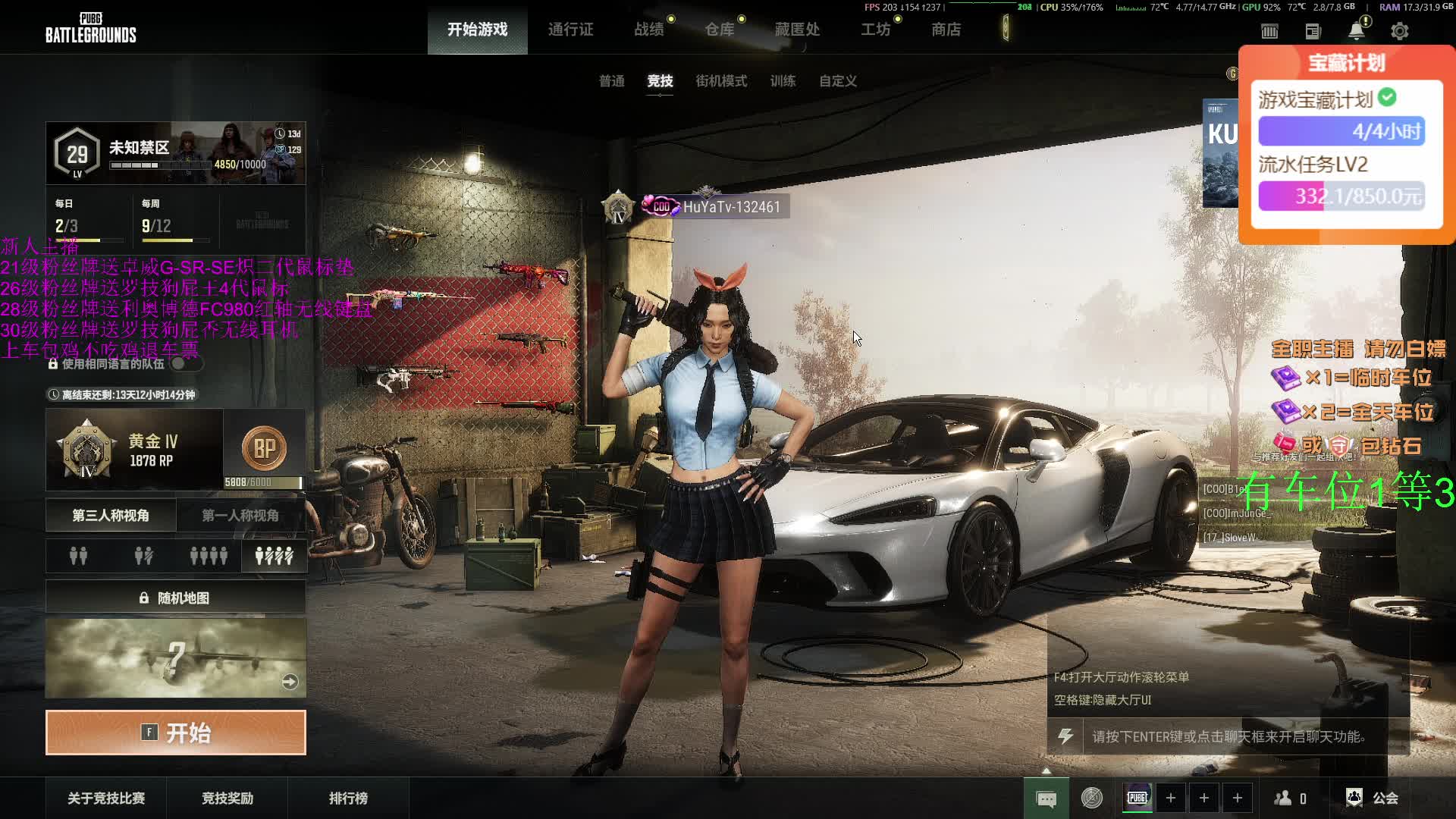
Task: Open the 排行榜 leaderboard
Action: pyautogui.click(x=348, y=799)
